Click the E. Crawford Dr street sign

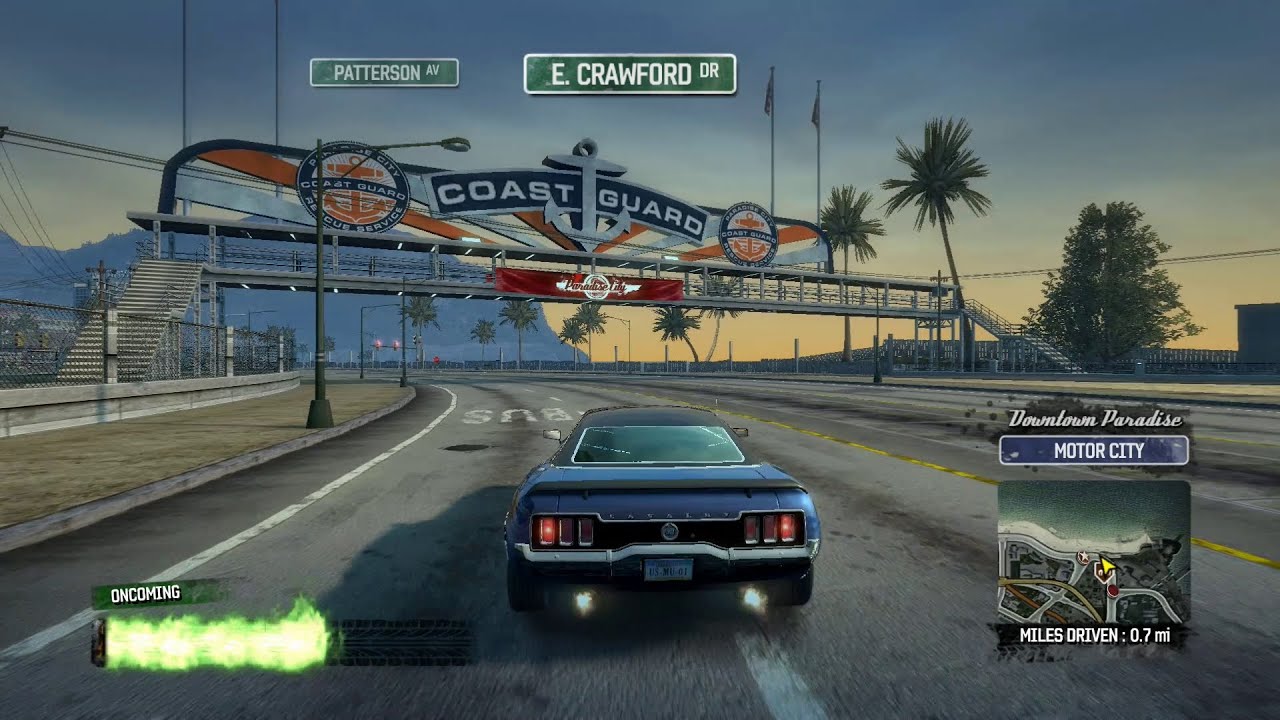point(630,74)
